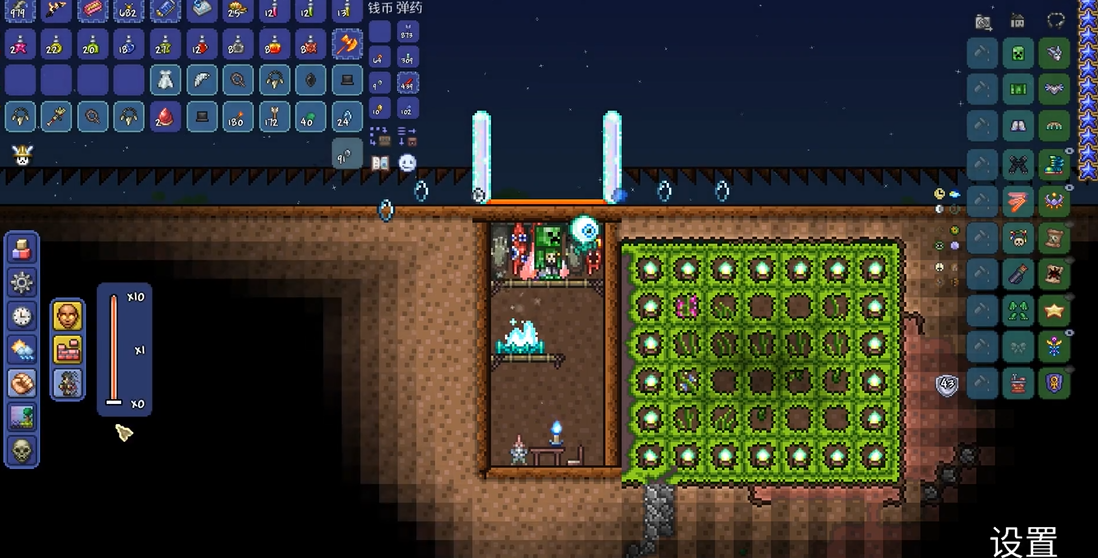Toggle the bunny-with-helmet journey powers button
The height and width of the screenshot is (558, 1098).
click(21, 155)
